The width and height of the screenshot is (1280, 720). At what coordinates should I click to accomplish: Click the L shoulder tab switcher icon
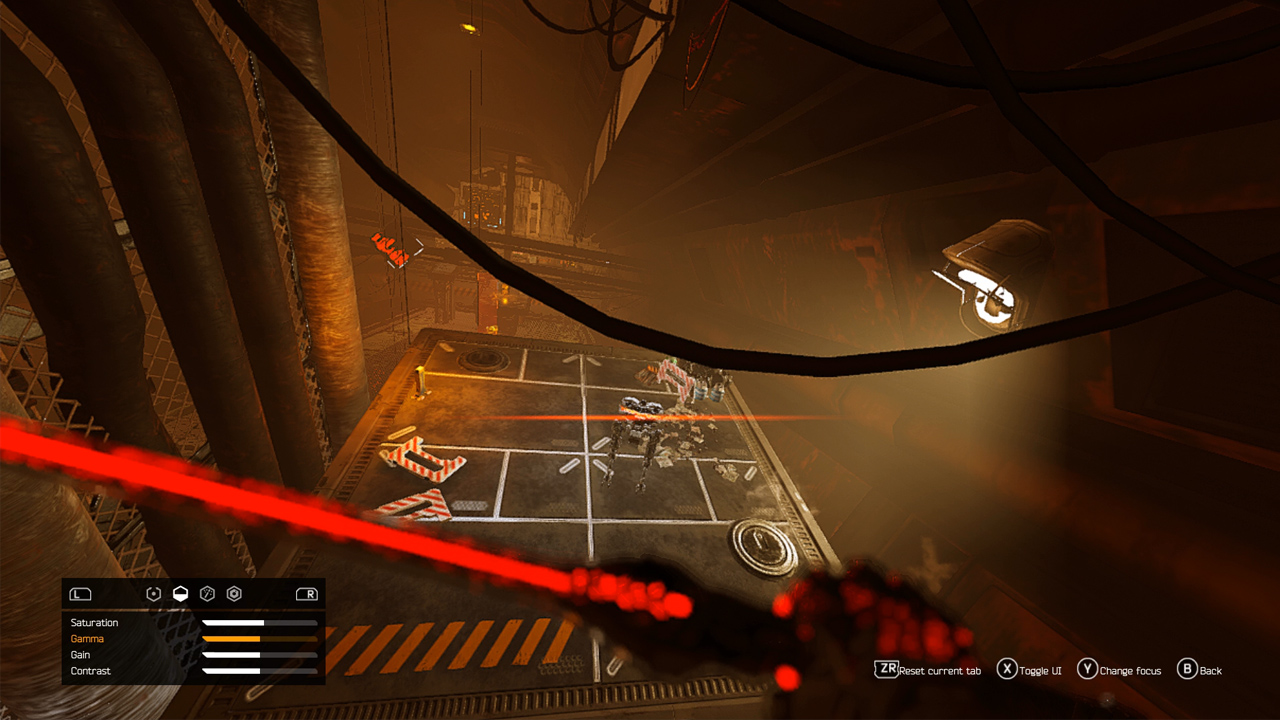coord(82,593)
